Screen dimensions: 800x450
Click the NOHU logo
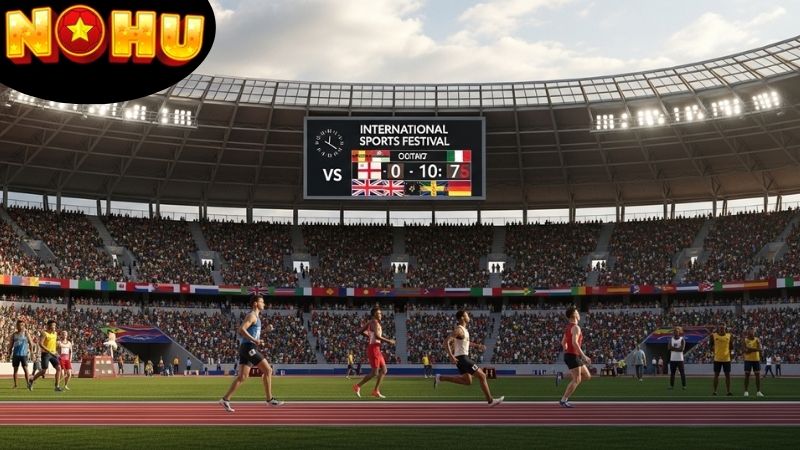click(x=104, y=36)
